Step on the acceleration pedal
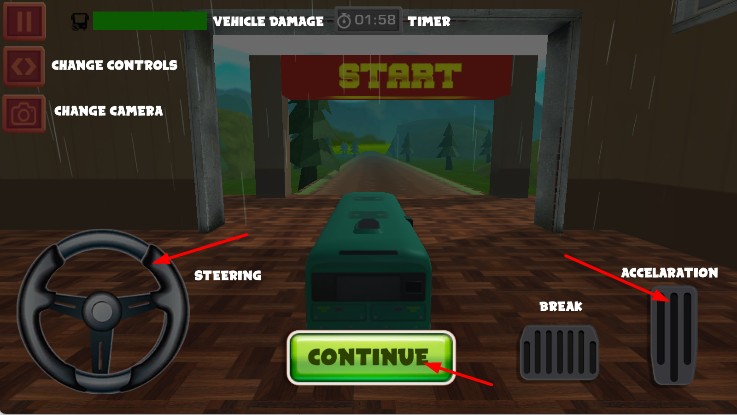 673,335
